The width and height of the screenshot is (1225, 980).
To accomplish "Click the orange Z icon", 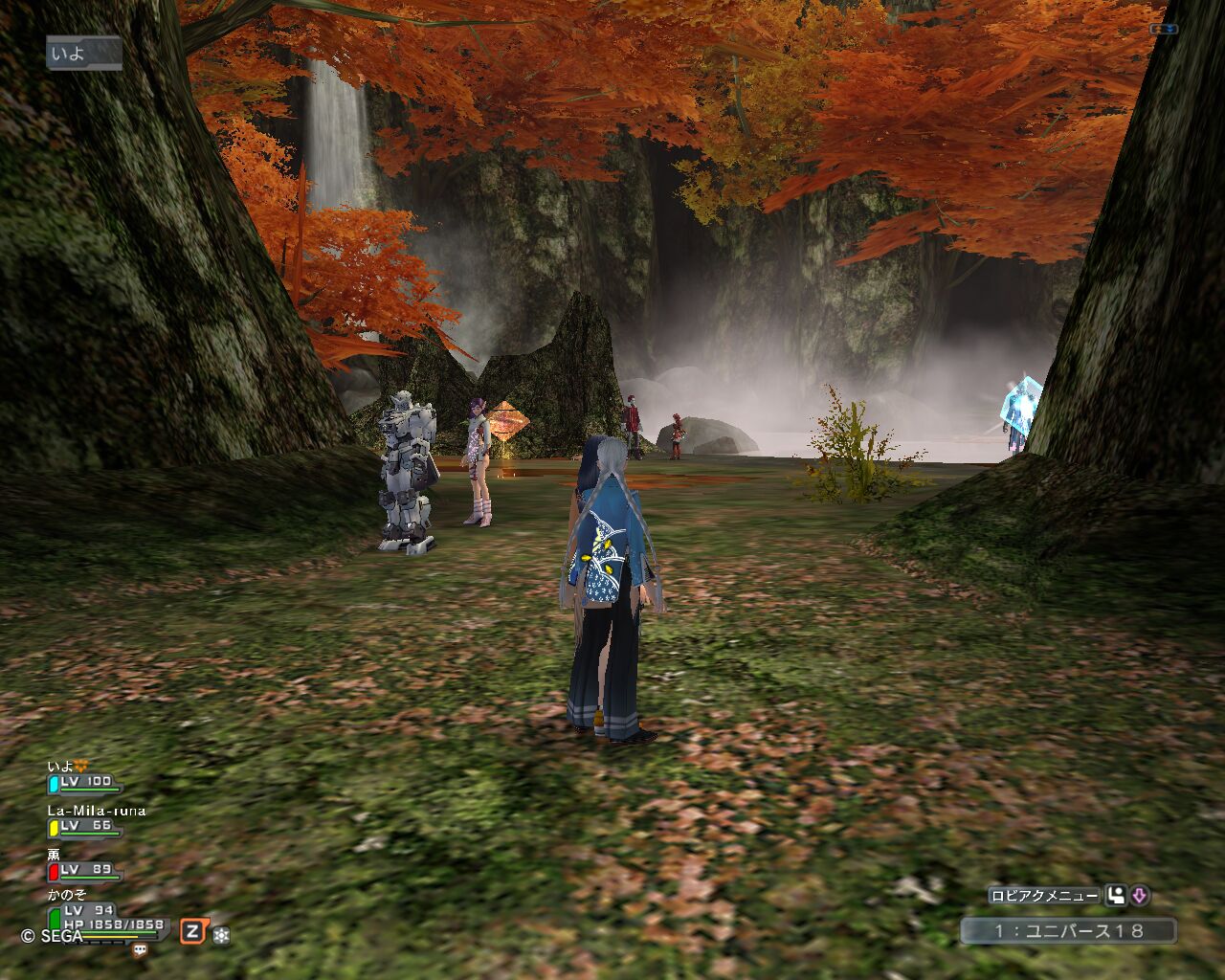I will coord(193,931).
